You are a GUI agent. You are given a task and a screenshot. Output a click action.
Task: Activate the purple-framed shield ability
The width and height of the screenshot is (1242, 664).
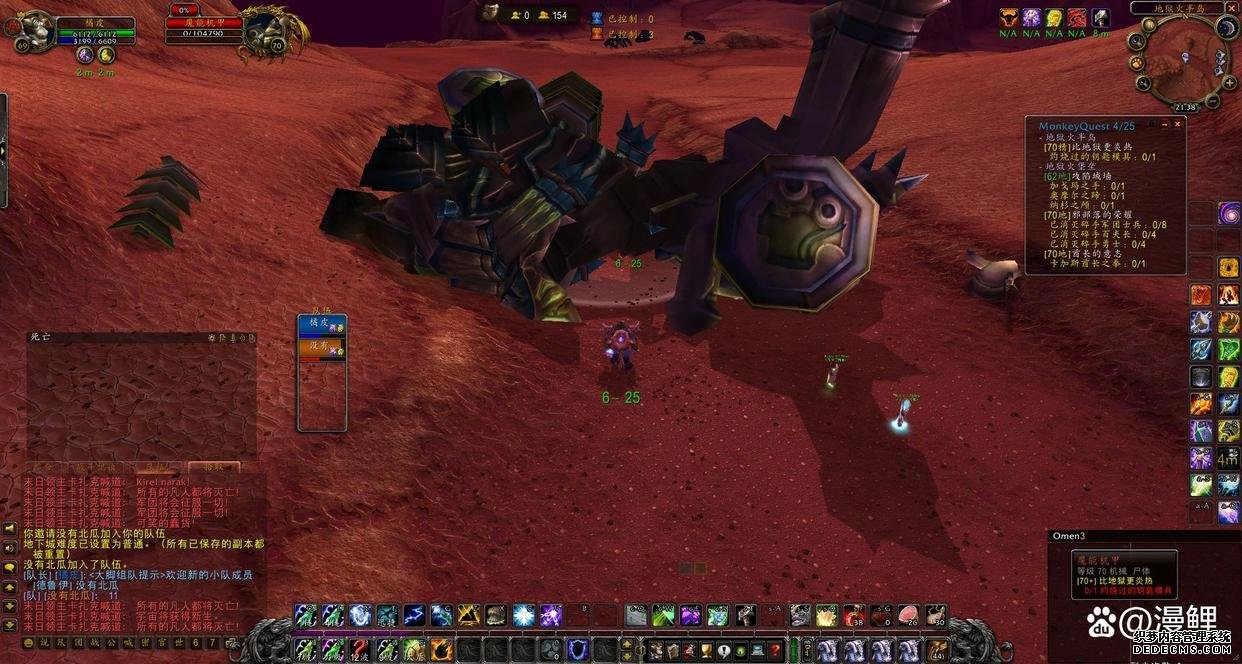click(x=577, y=651)
